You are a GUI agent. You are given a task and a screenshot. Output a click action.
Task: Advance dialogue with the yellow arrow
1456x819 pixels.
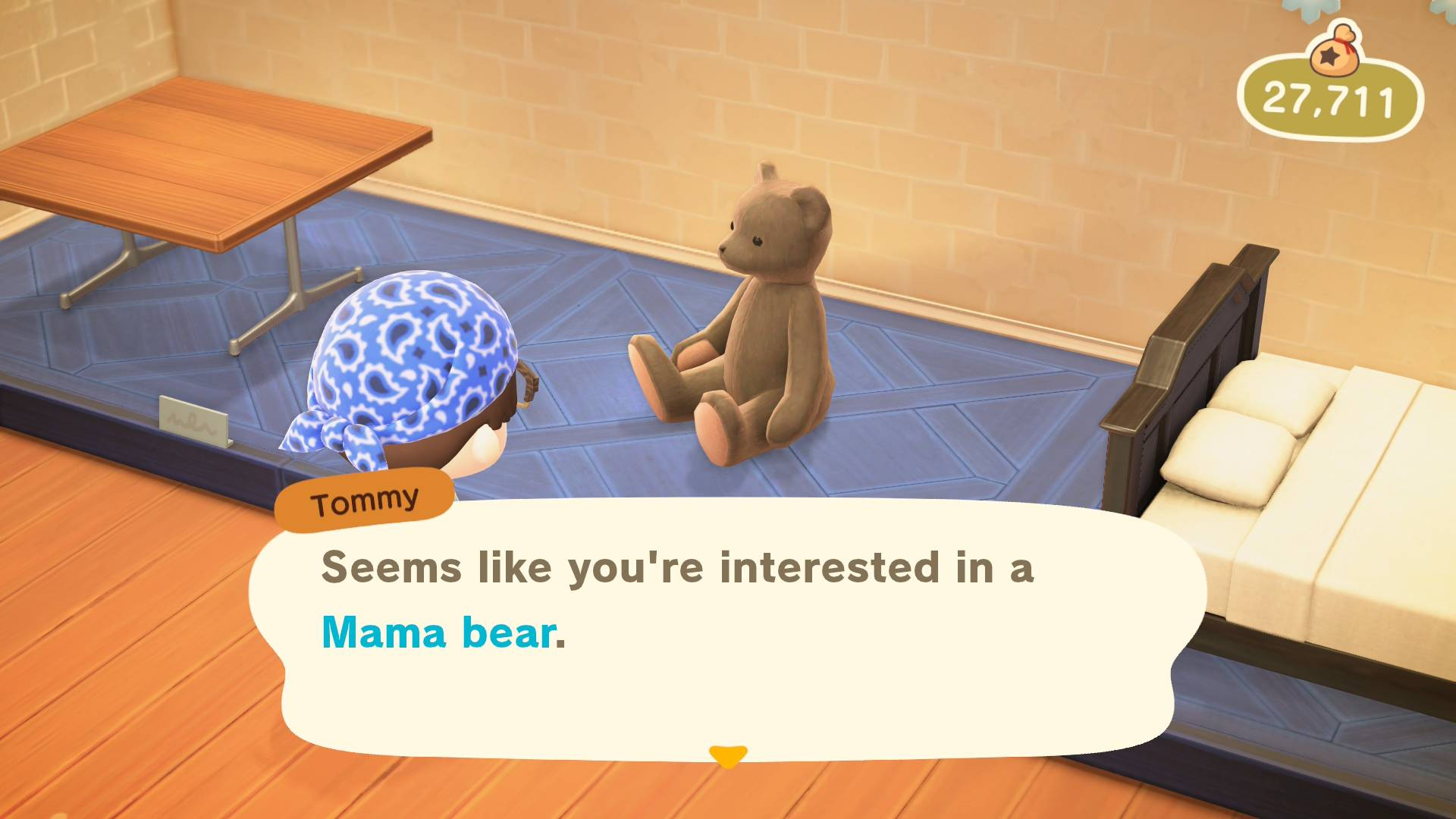(727, 755)
